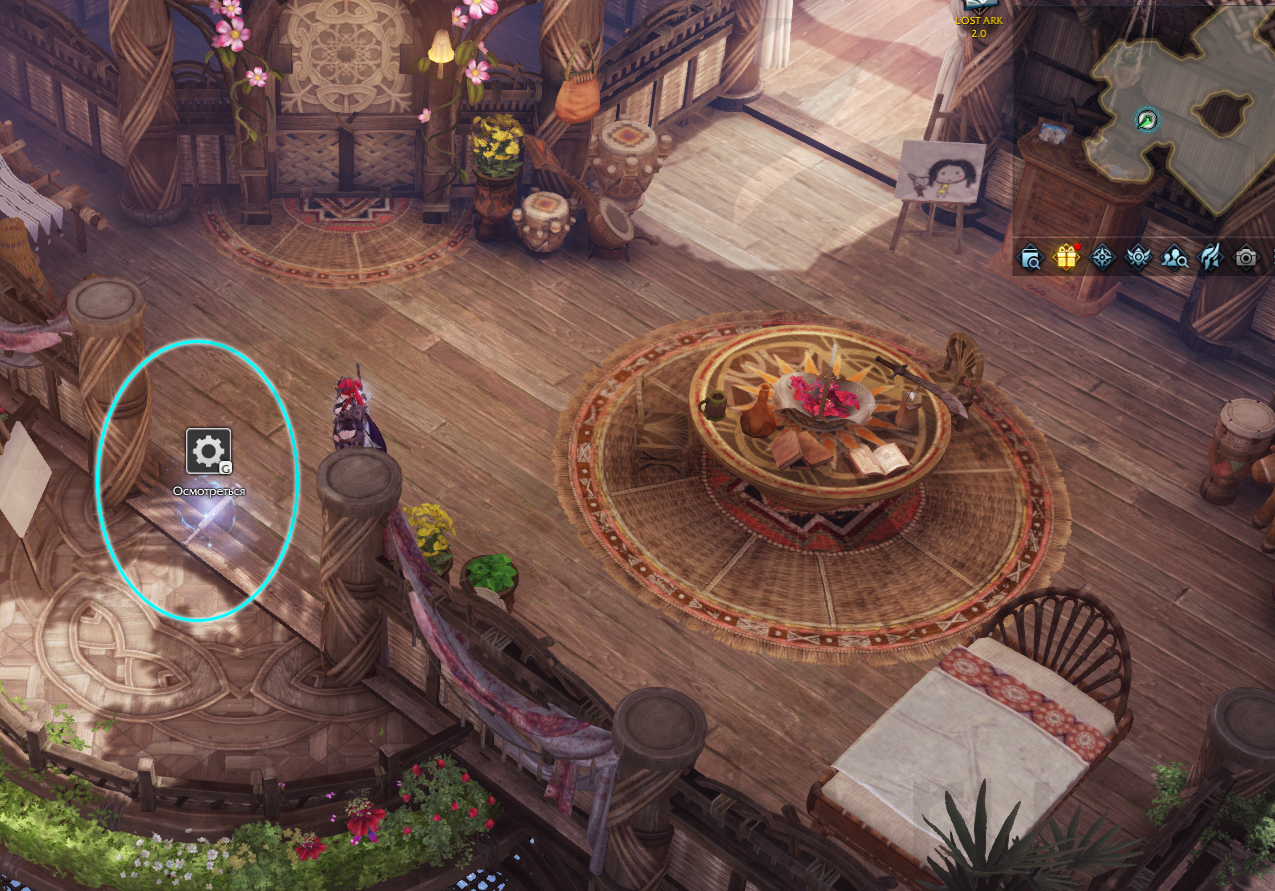This screenshot has width=1275, height=891.
Task: Select the winged emblem icon
Action: (x=1139, y=258)
